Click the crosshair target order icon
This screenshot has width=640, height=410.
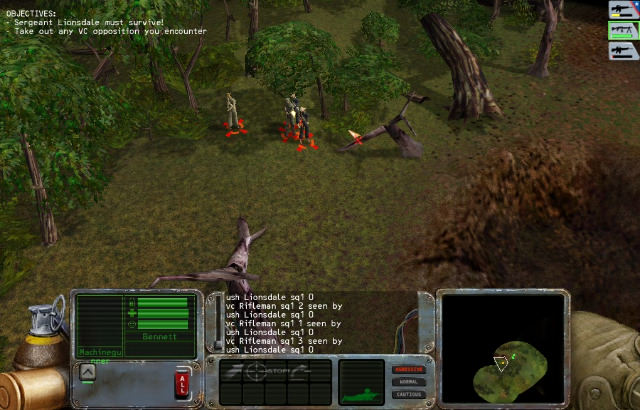point(257,370)
